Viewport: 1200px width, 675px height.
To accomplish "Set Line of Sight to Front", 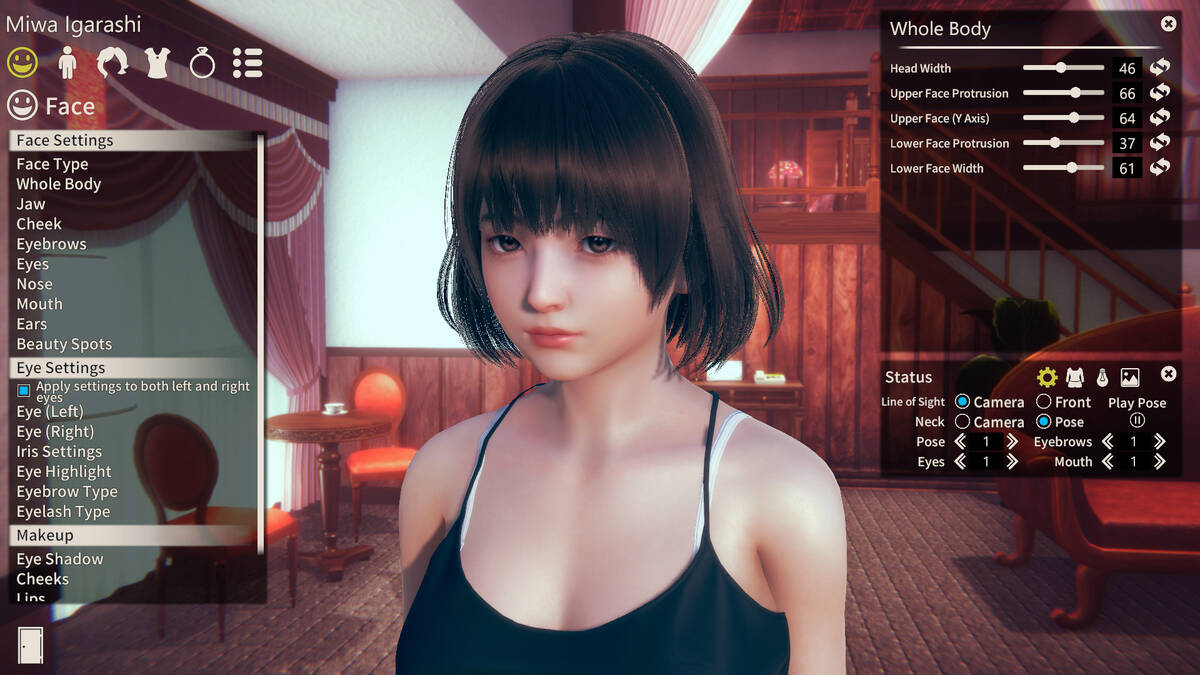I will click(1044, 402).
